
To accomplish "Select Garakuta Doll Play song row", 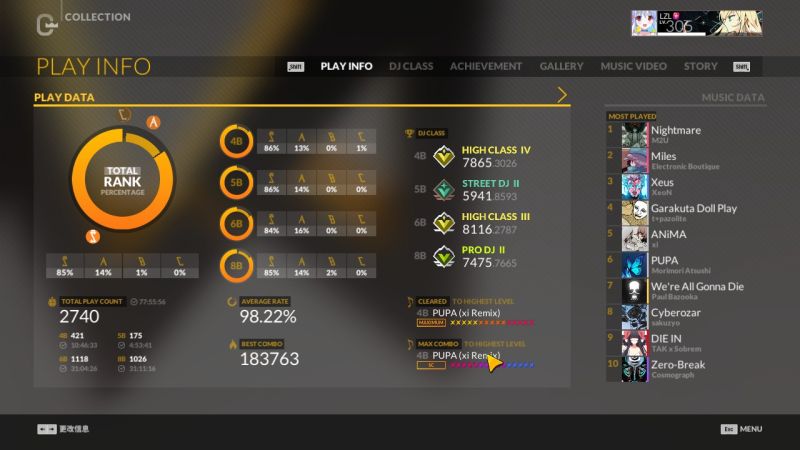I will [686, 213].
